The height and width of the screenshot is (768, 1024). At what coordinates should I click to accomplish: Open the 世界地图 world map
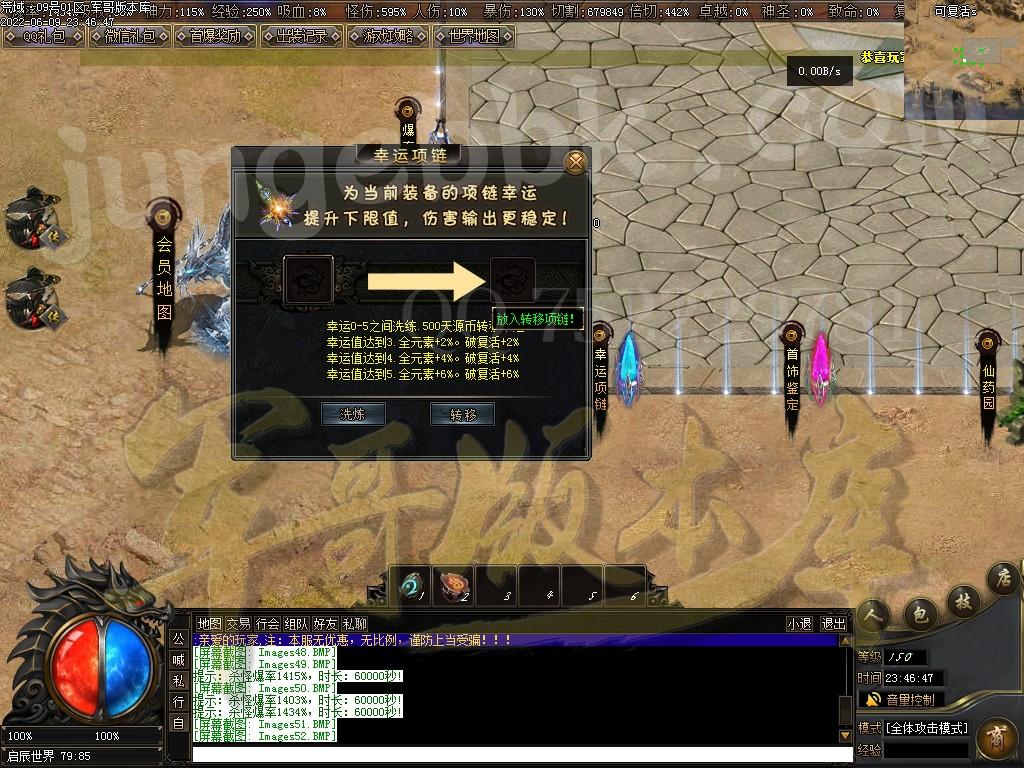click(x=474, y=37)
